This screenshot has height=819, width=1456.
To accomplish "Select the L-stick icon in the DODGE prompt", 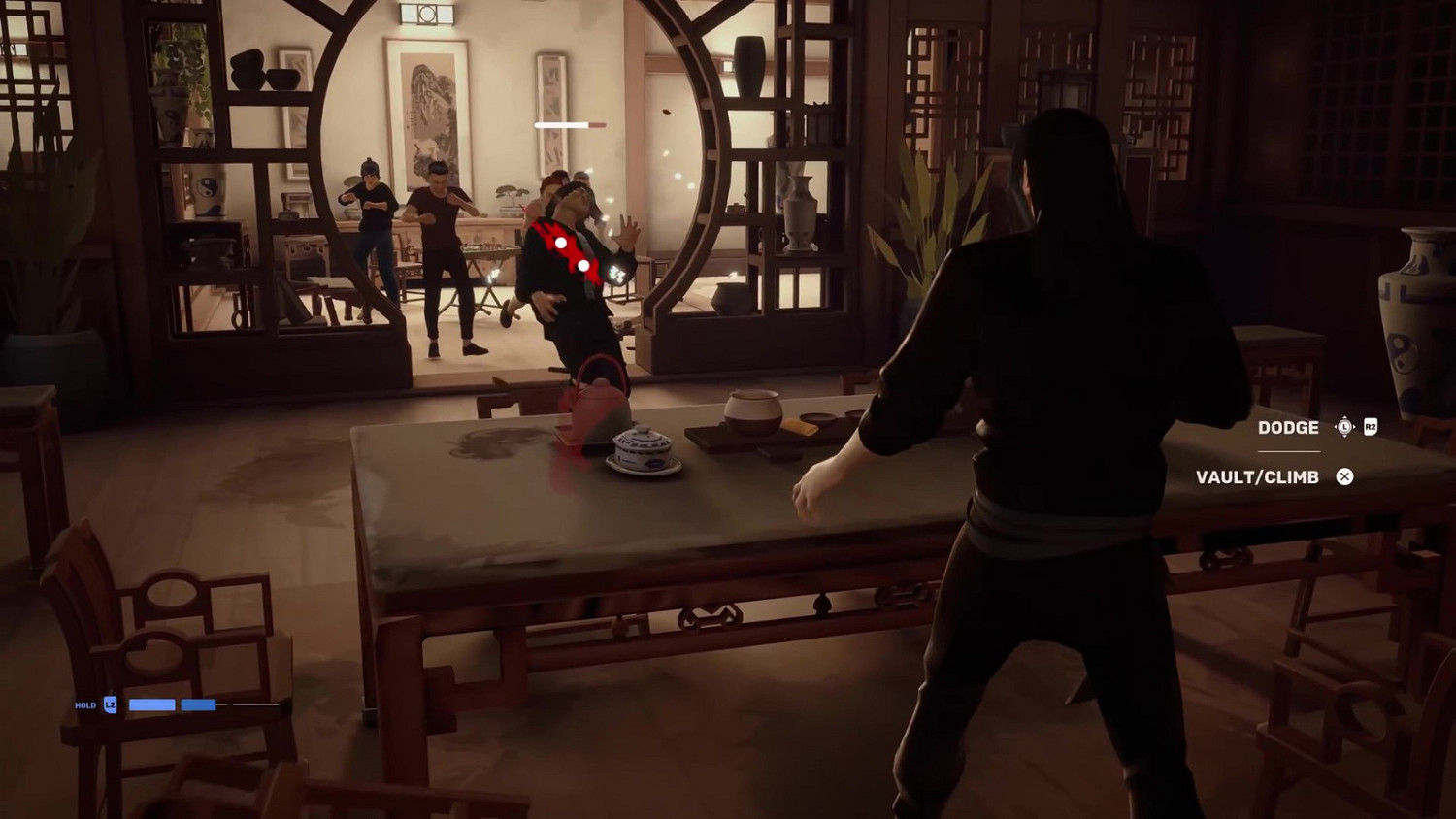I will click(x=1344, y=426).
